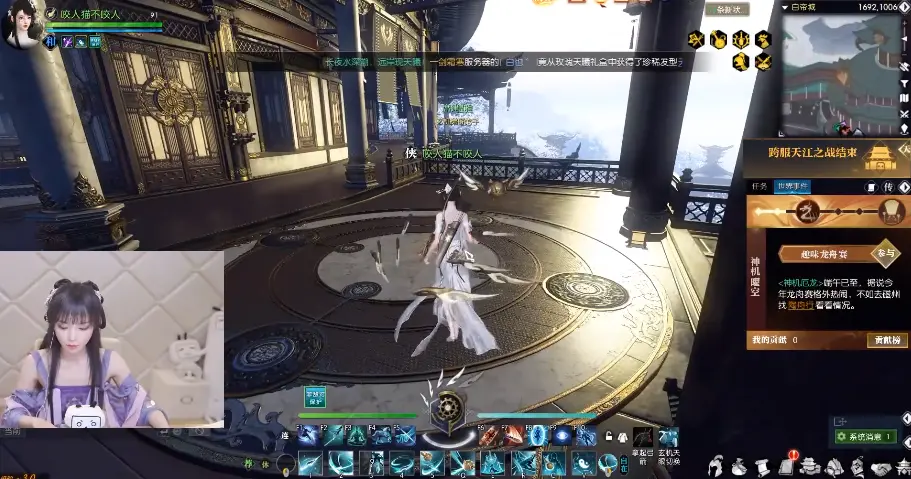Click the 传 teleport button
Screen dimensions: 911x479
pos(888,187)
